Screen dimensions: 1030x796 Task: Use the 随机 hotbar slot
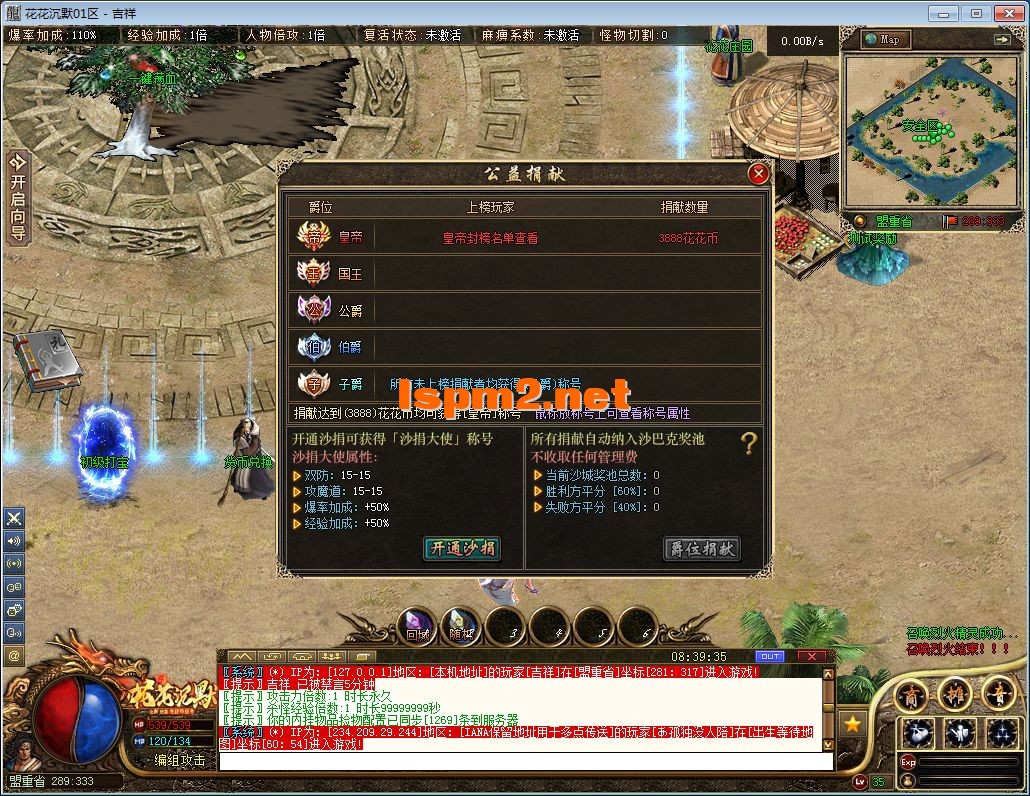tap(462, 627)
